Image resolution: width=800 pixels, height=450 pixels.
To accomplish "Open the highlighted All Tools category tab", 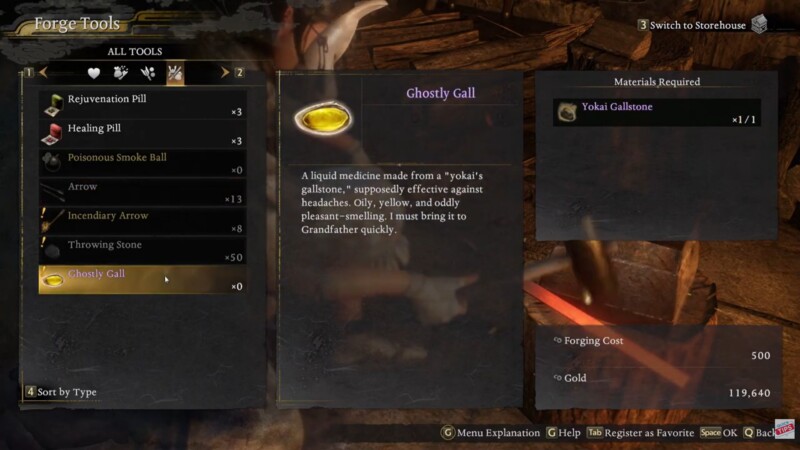I will (x=175, y=73).
